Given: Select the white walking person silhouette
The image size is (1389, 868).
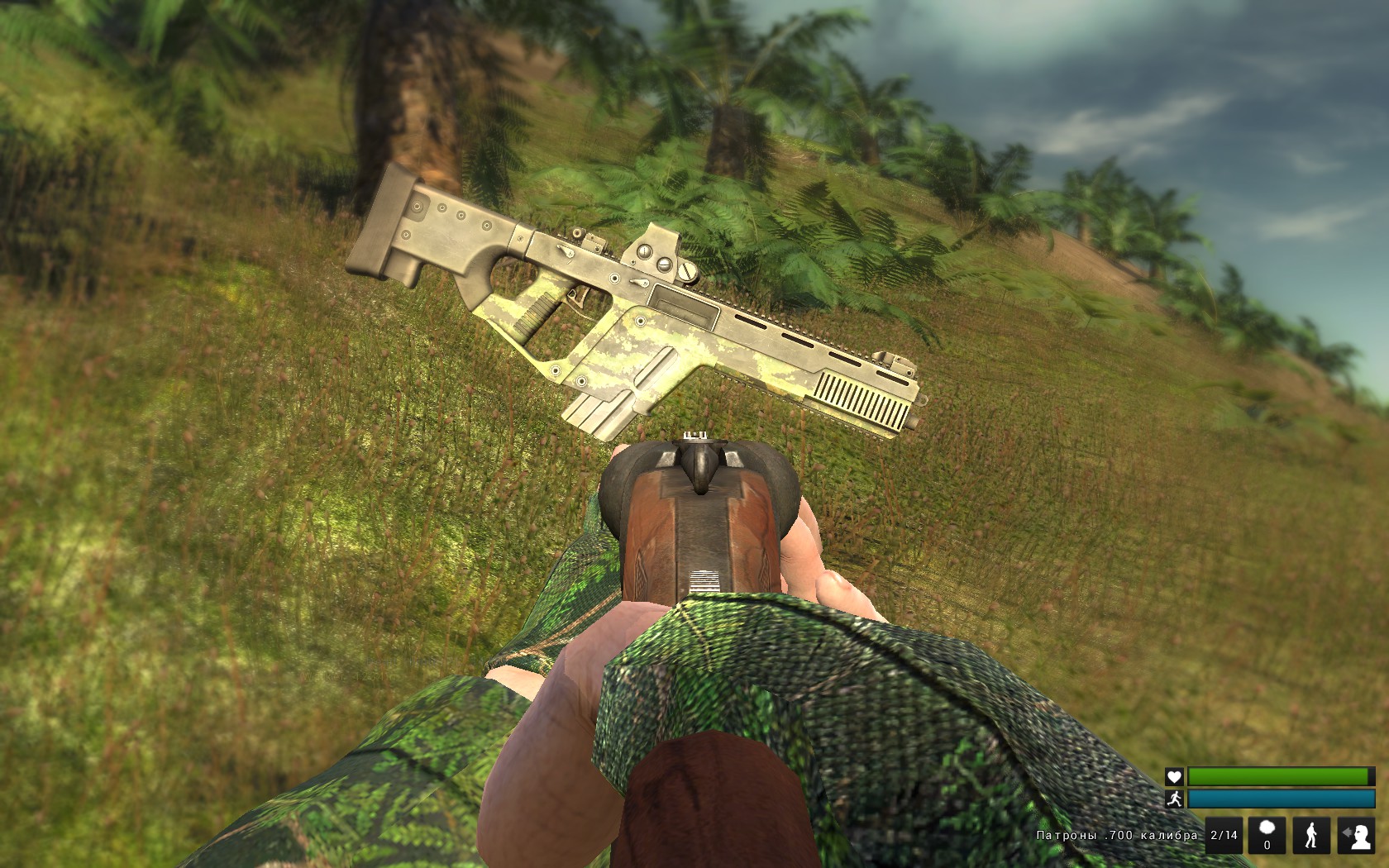Looking at the screenshot, I should coord(1311,835).
